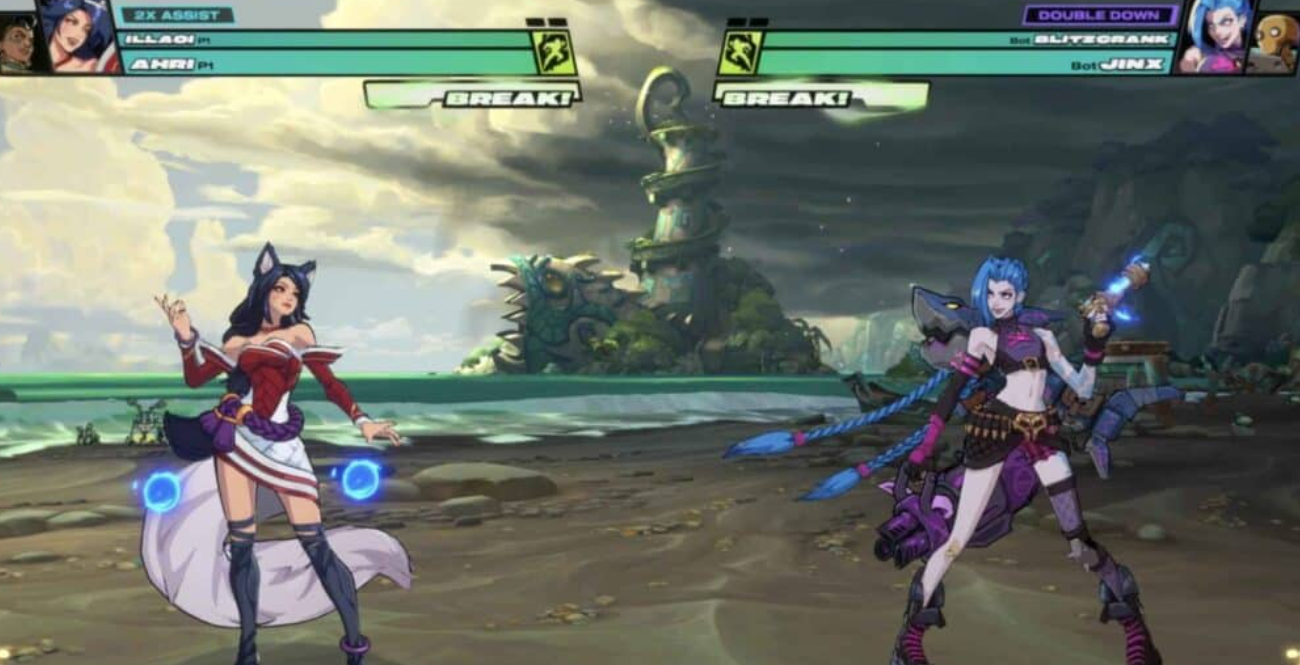The image size is (1300, 665).
Task: Click Jinx's large portrait
Action: [1212, 36]
